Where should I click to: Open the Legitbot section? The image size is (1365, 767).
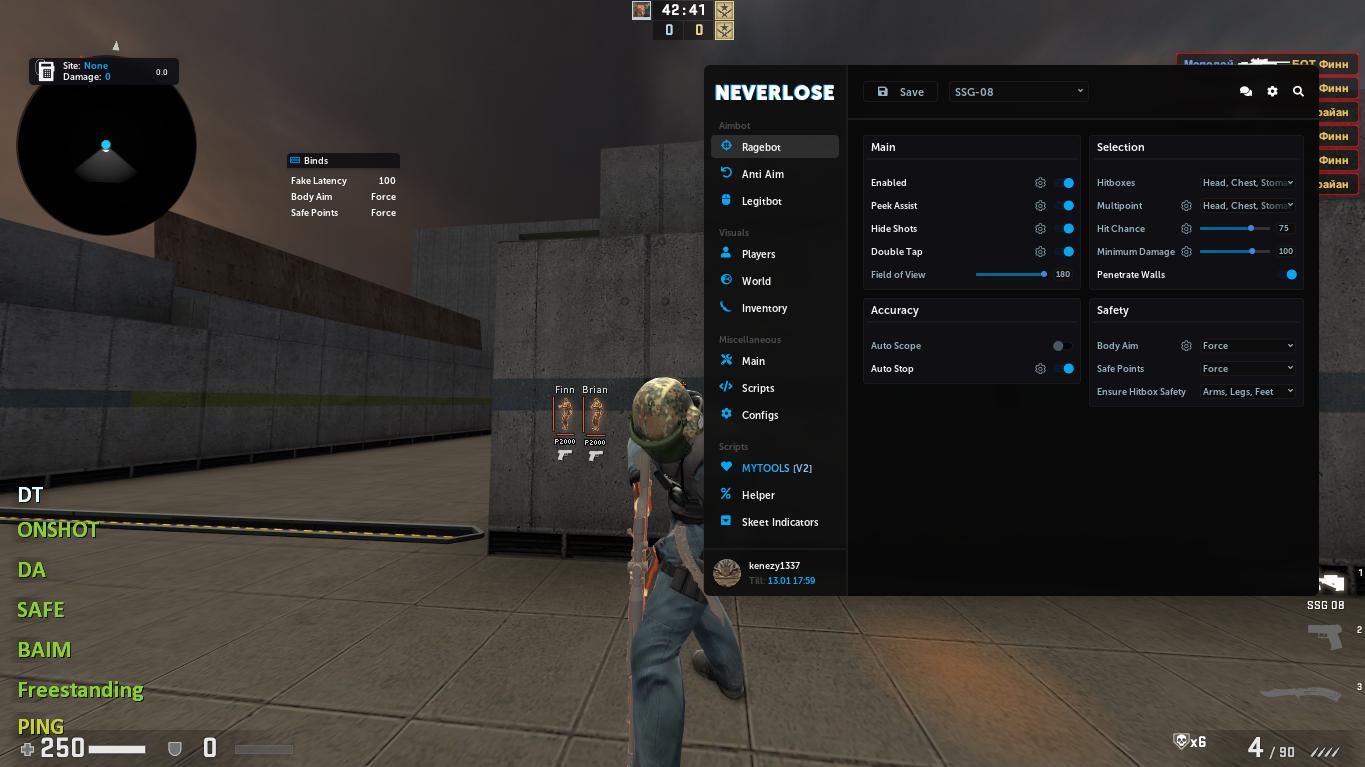(763, 200)
